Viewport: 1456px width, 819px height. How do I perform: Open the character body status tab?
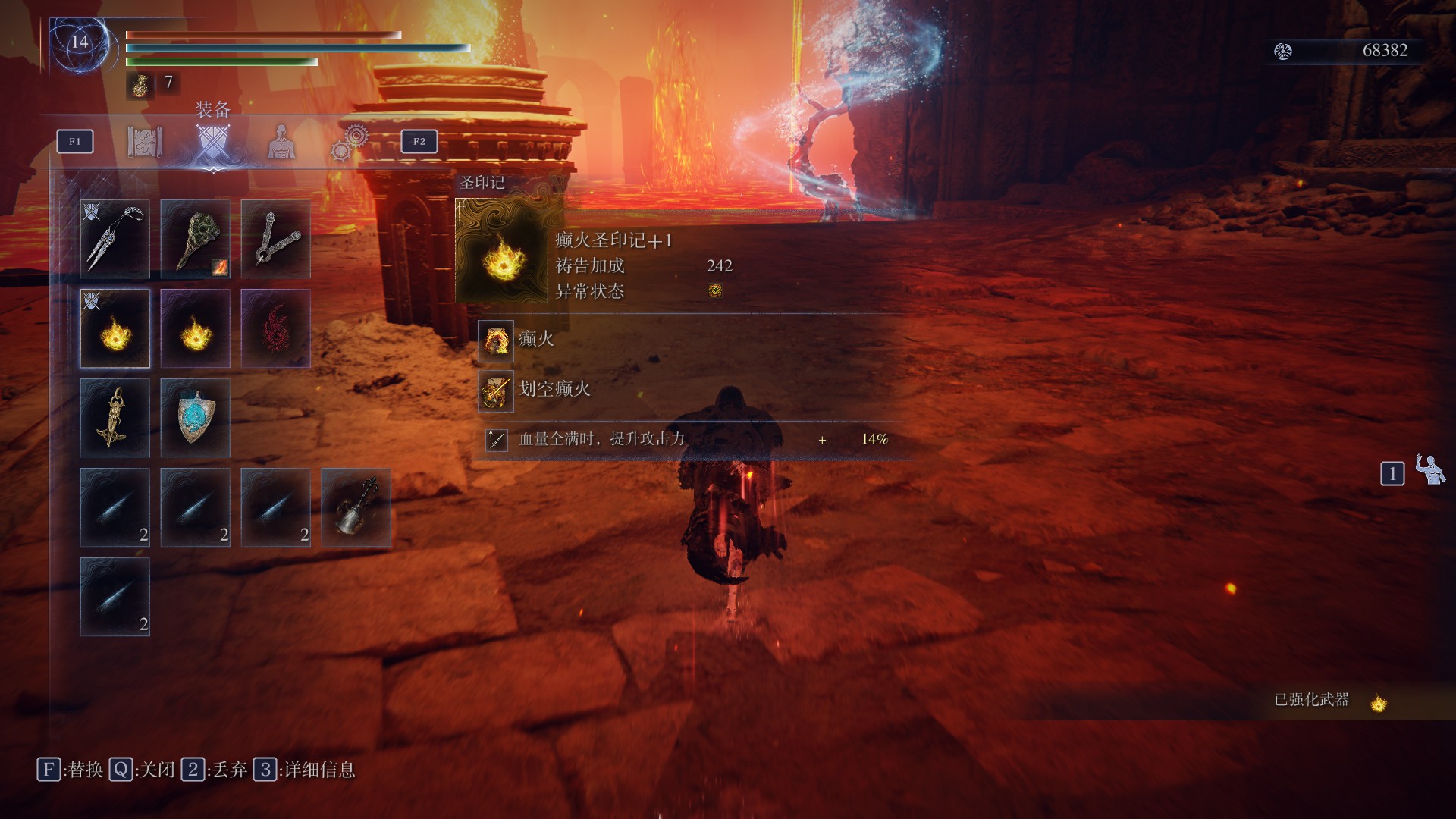pyautogui.click(x=281, y=142)
